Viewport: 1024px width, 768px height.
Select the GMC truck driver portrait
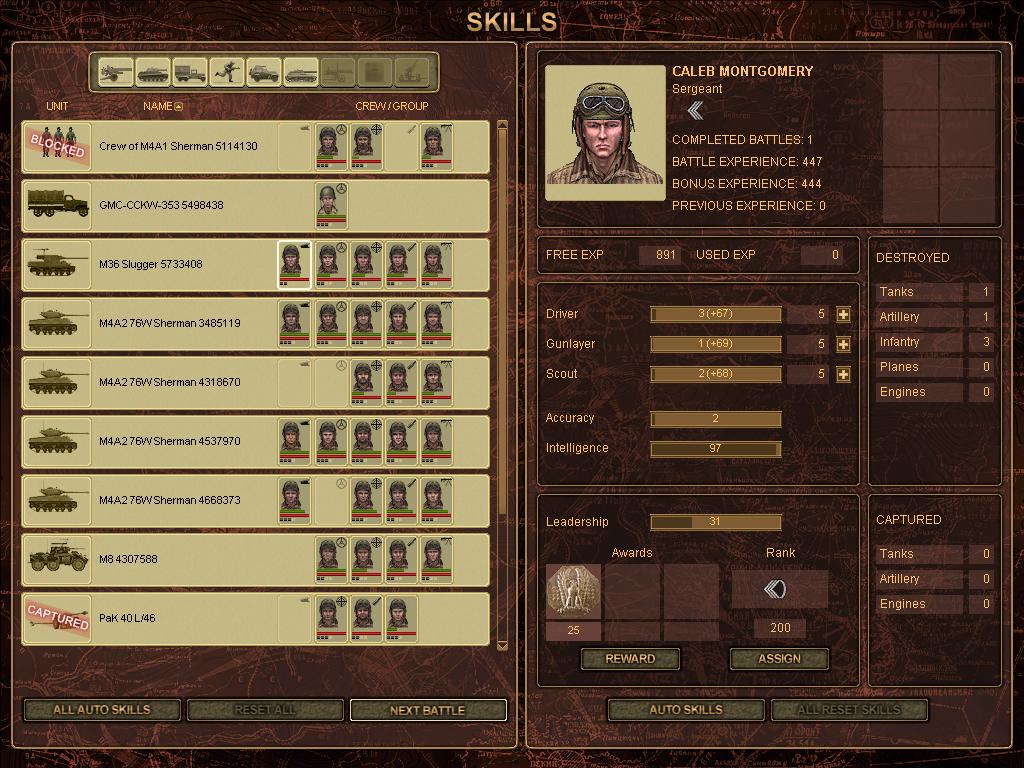click(x=331, y=205)
